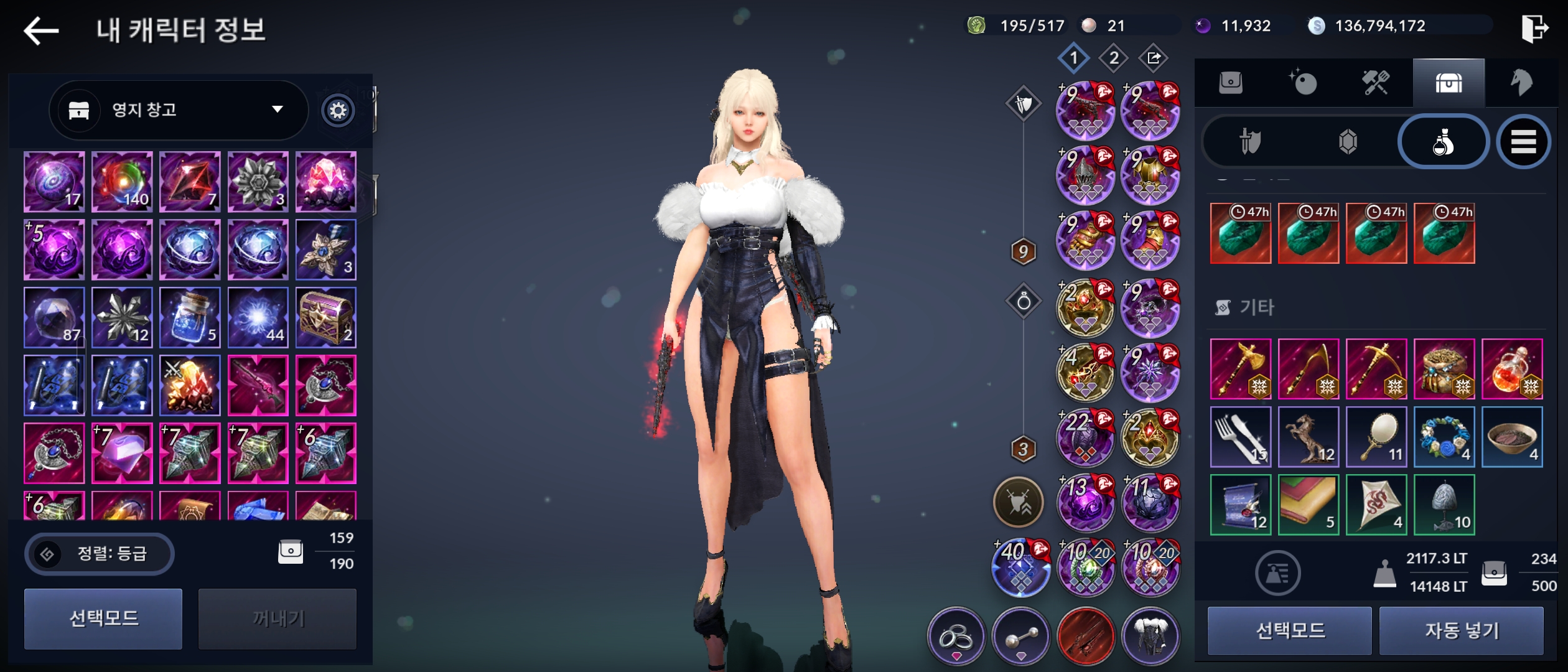Click the 꺼내기 withdraw button
Image resolution: width=1568 pixels, height=672 pixels.
point(278,618)
